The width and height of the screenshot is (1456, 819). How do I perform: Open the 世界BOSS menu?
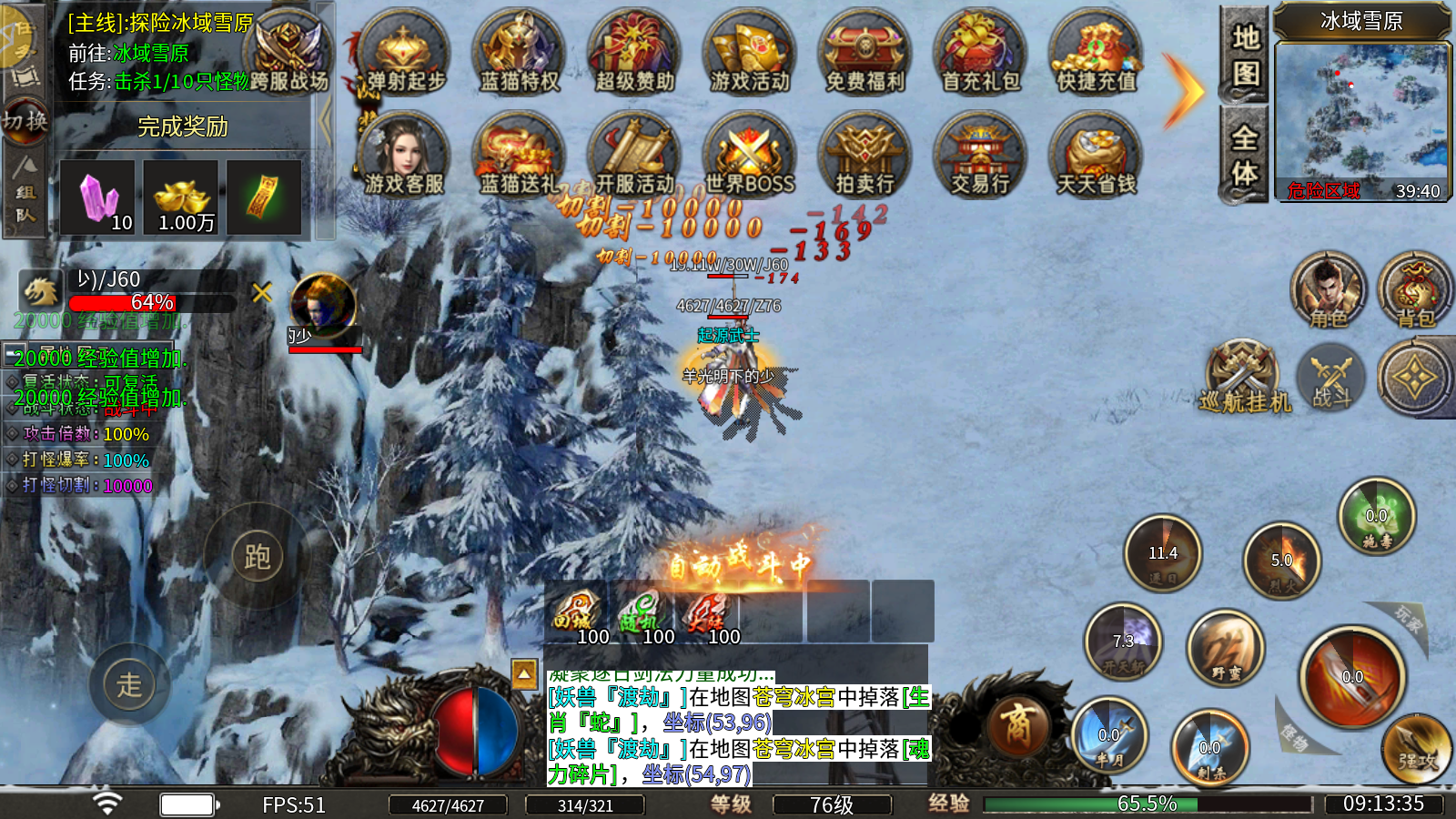750,156
